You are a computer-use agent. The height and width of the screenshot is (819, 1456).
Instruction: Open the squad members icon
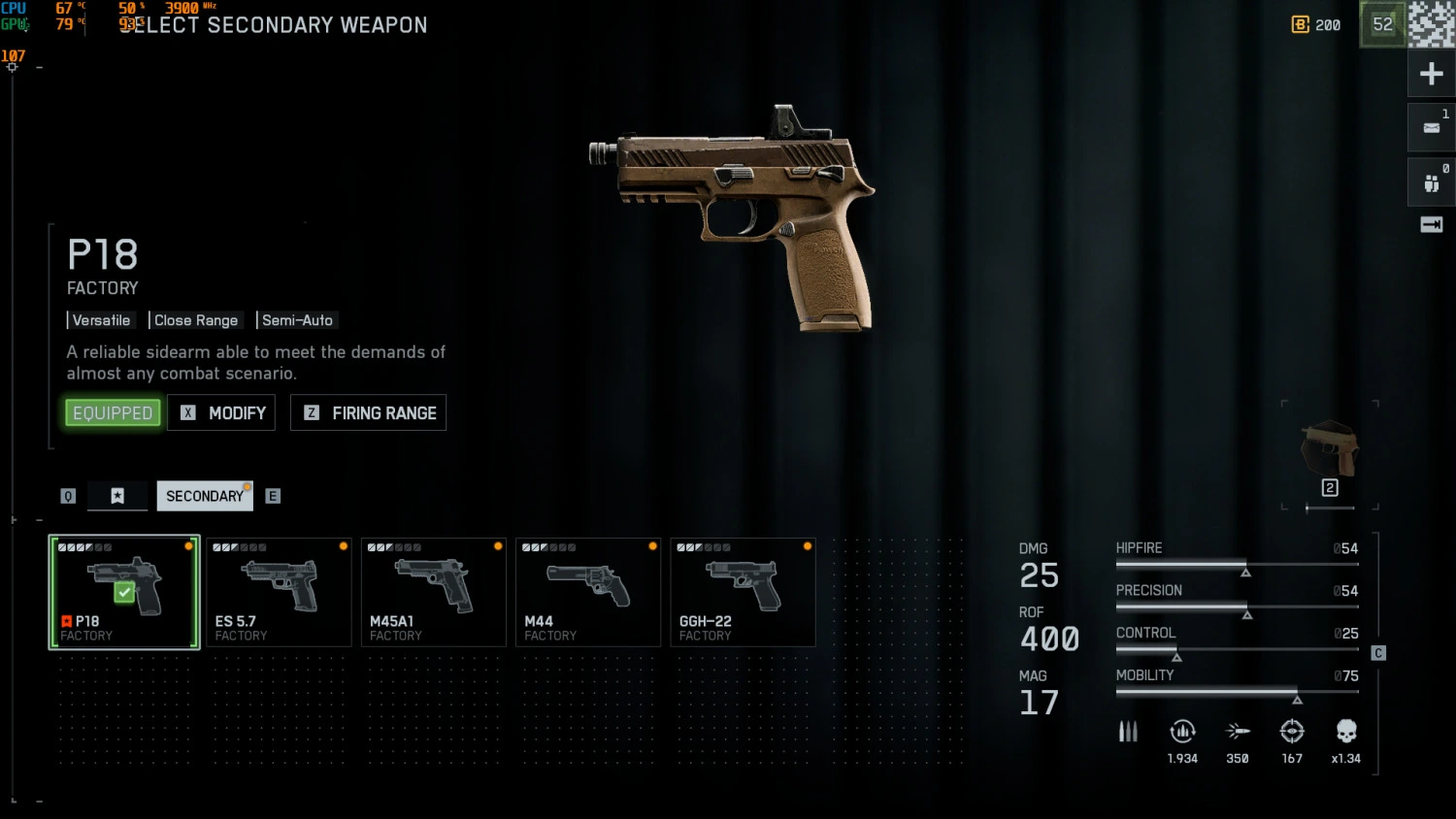(x=1431, y=182)
